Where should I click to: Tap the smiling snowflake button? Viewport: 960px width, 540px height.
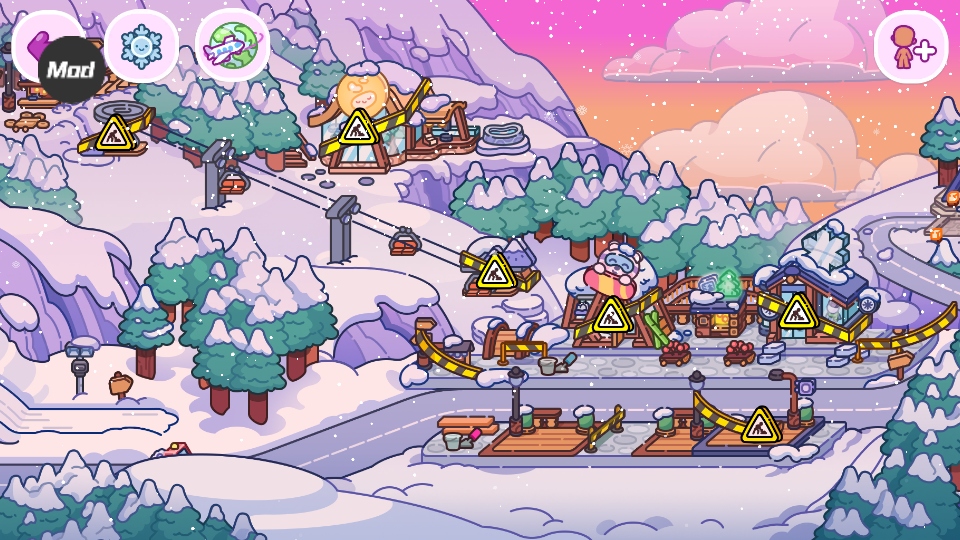tap(141, 45)
